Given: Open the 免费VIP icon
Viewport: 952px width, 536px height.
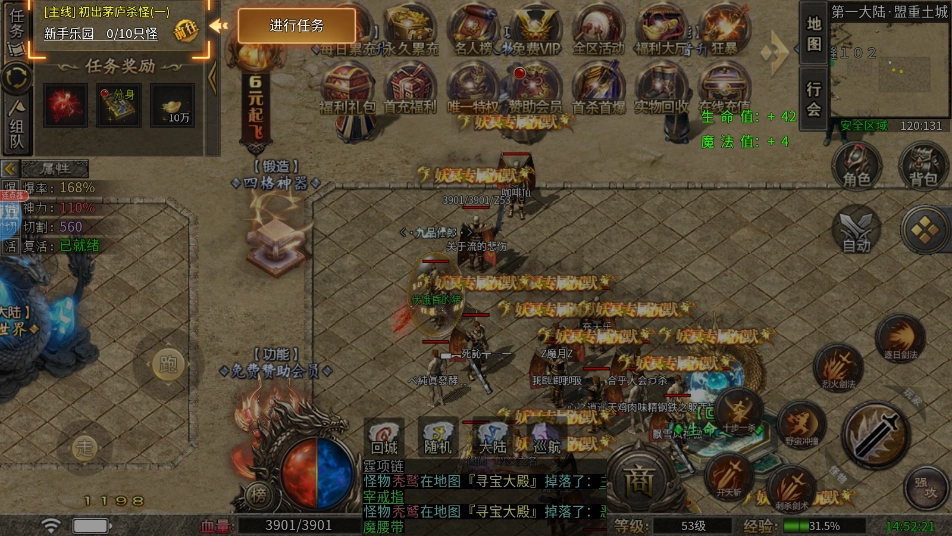Looking at the screenshot, I should coord(538,27).
